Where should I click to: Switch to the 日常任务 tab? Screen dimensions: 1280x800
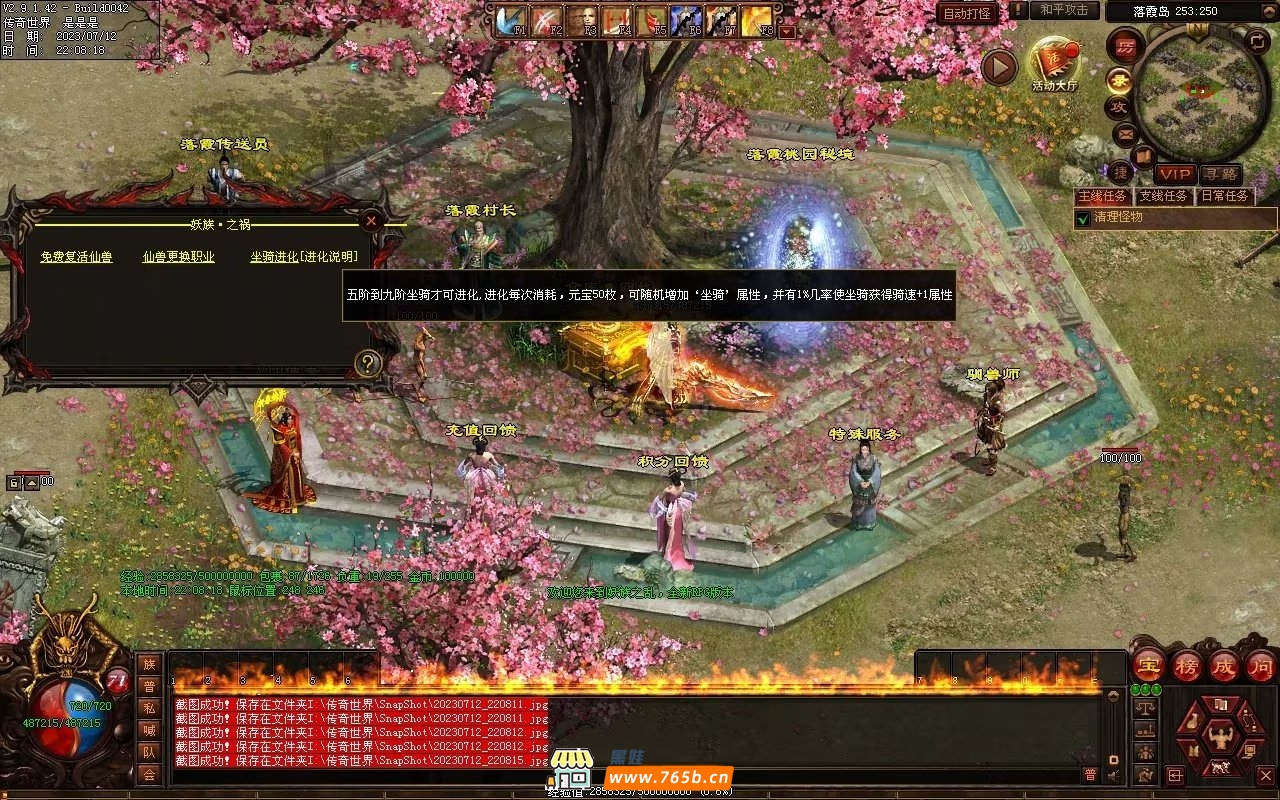pos(1225,197)
